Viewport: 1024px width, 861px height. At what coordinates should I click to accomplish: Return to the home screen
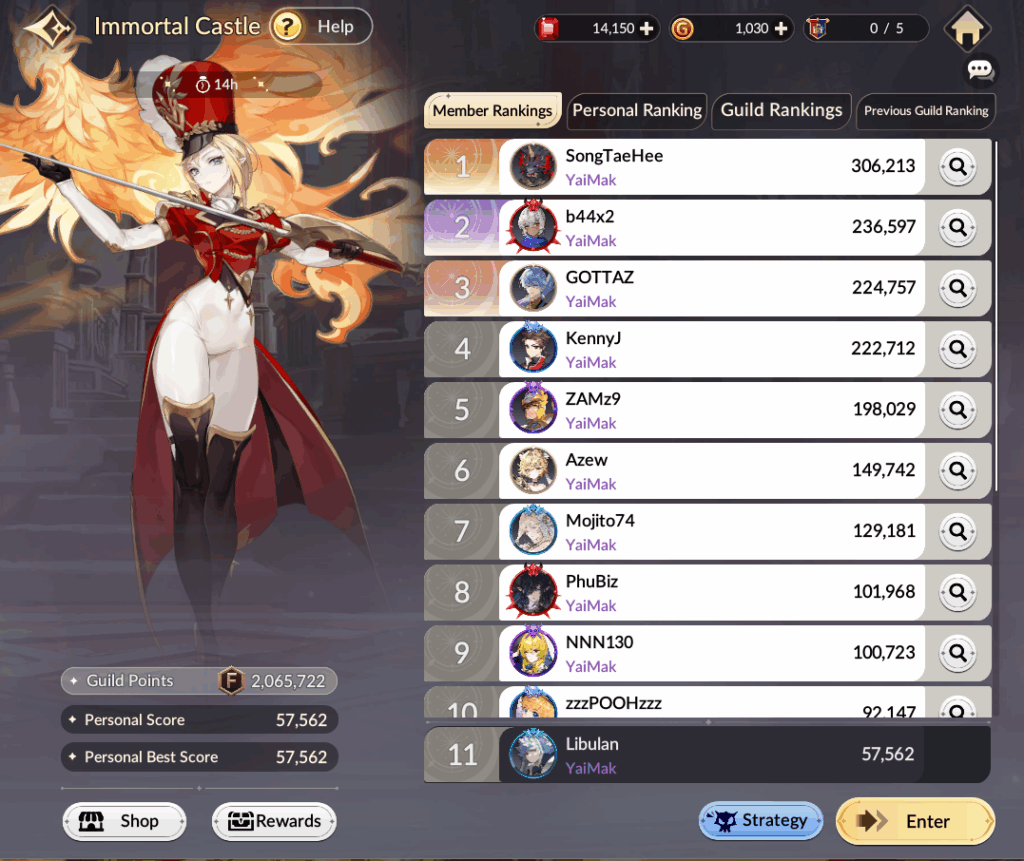point(966,28)
